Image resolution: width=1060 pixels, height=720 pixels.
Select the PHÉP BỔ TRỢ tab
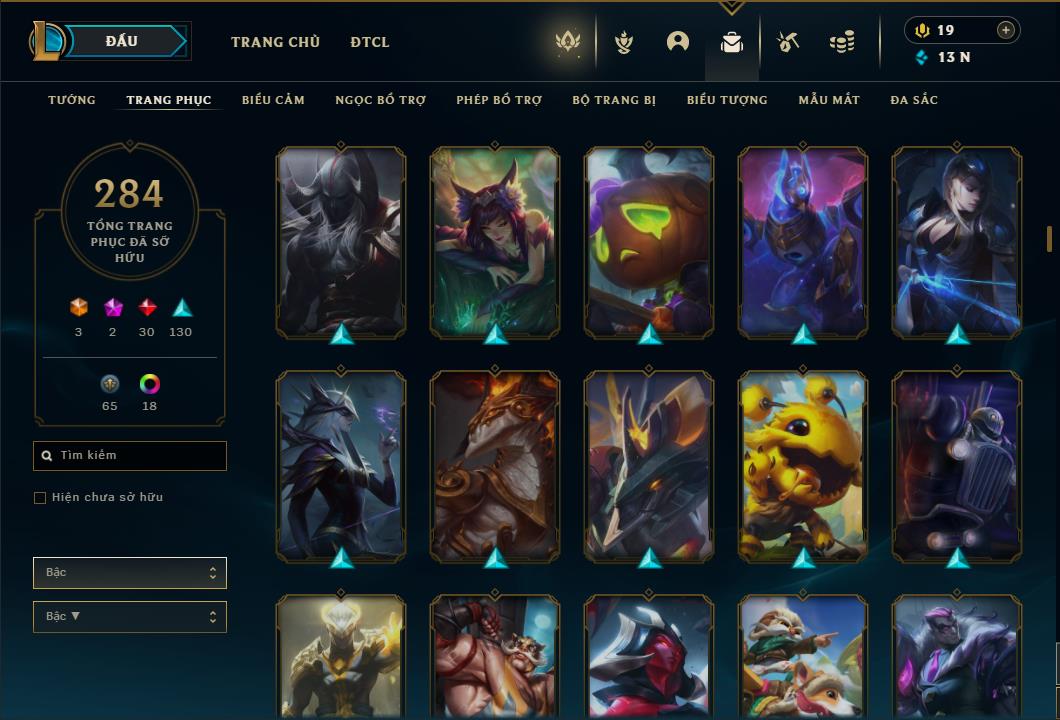(x=499, y=100)
